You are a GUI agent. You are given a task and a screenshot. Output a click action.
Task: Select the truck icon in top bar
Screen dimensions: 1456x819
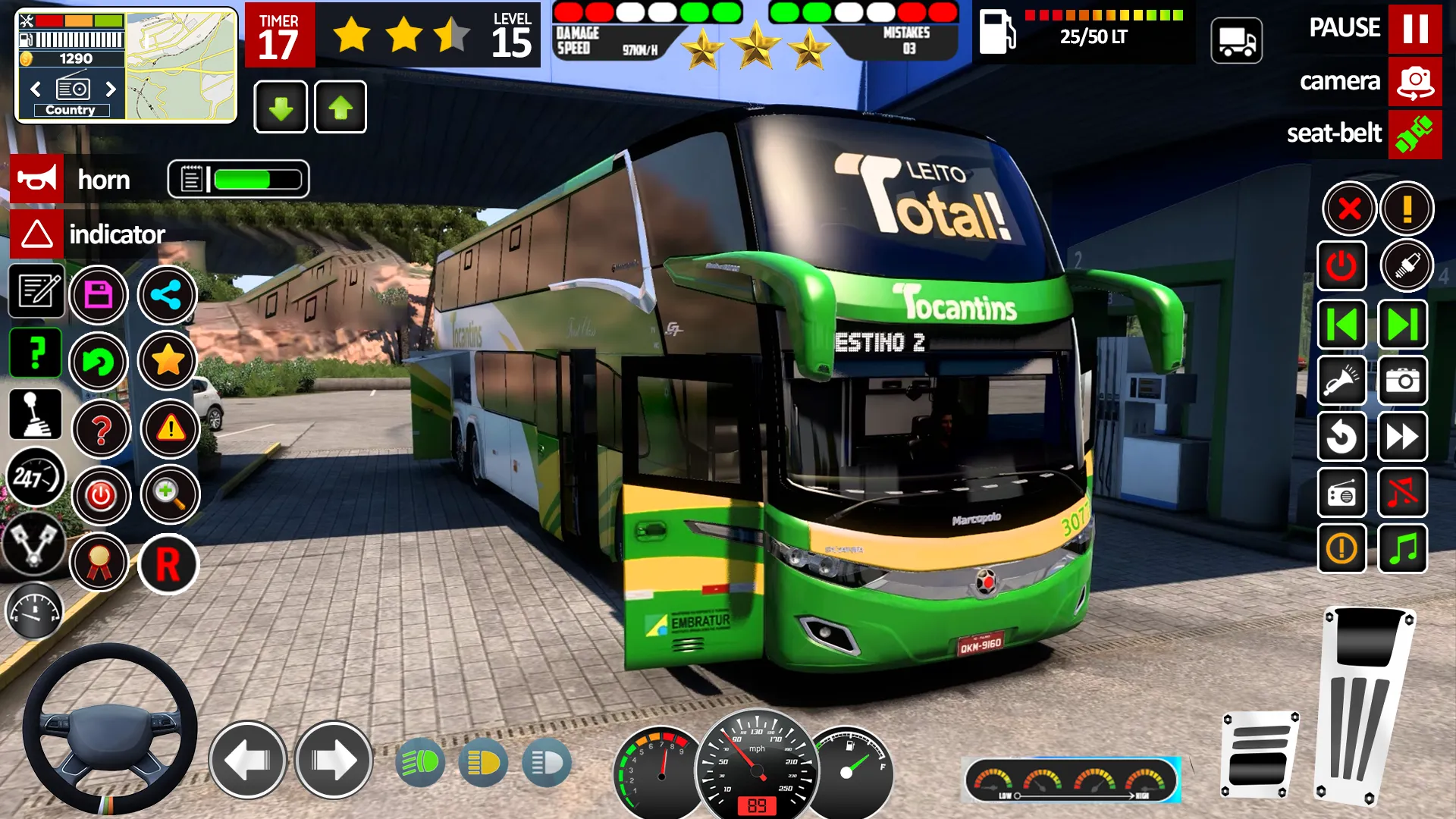[x=1236, y=41]
